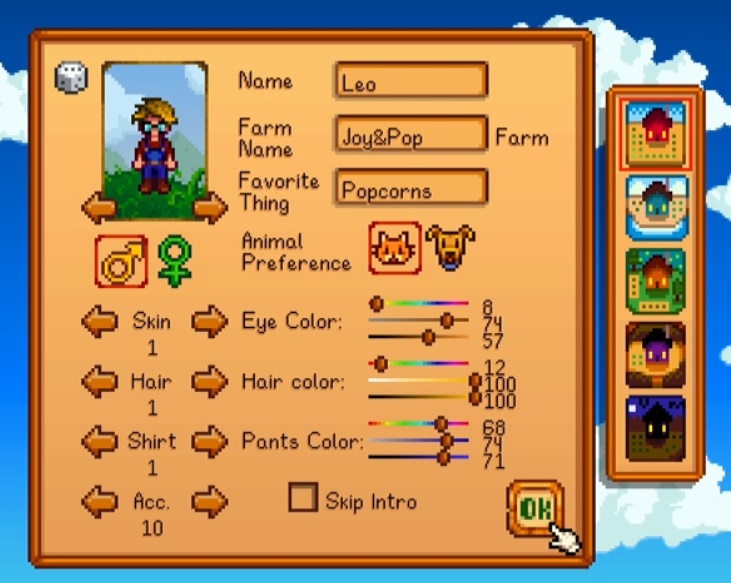Choose the male gender symbol
The width and height of the screenshot is (731, 583).
121,261
